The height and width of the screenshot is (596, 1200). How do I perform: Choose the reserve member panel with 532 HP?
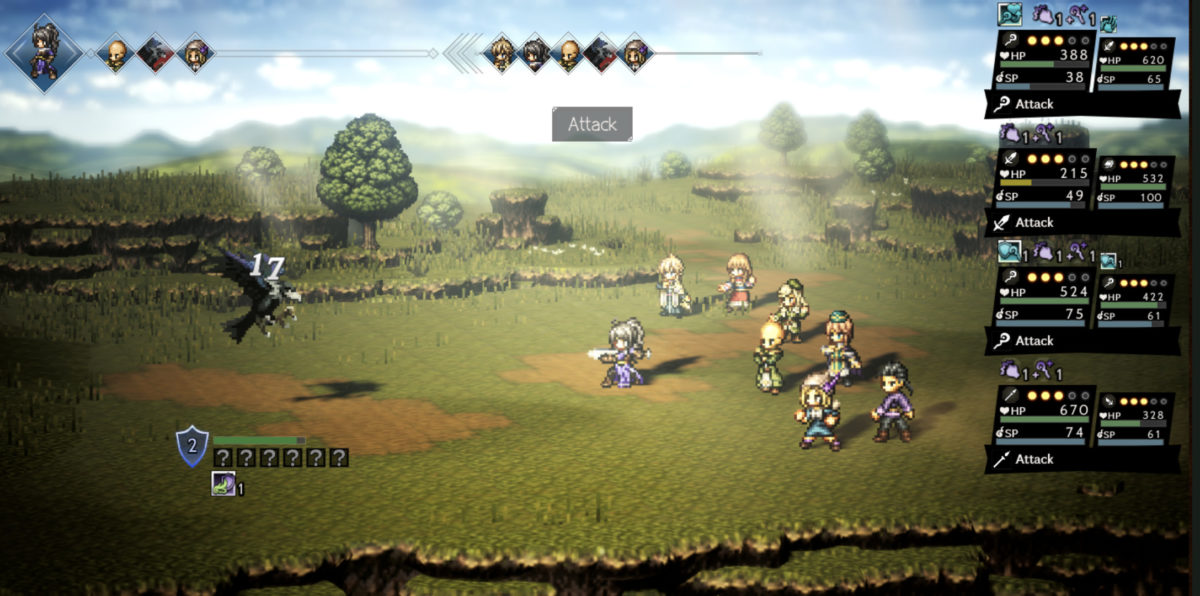tap(1133, 181)
